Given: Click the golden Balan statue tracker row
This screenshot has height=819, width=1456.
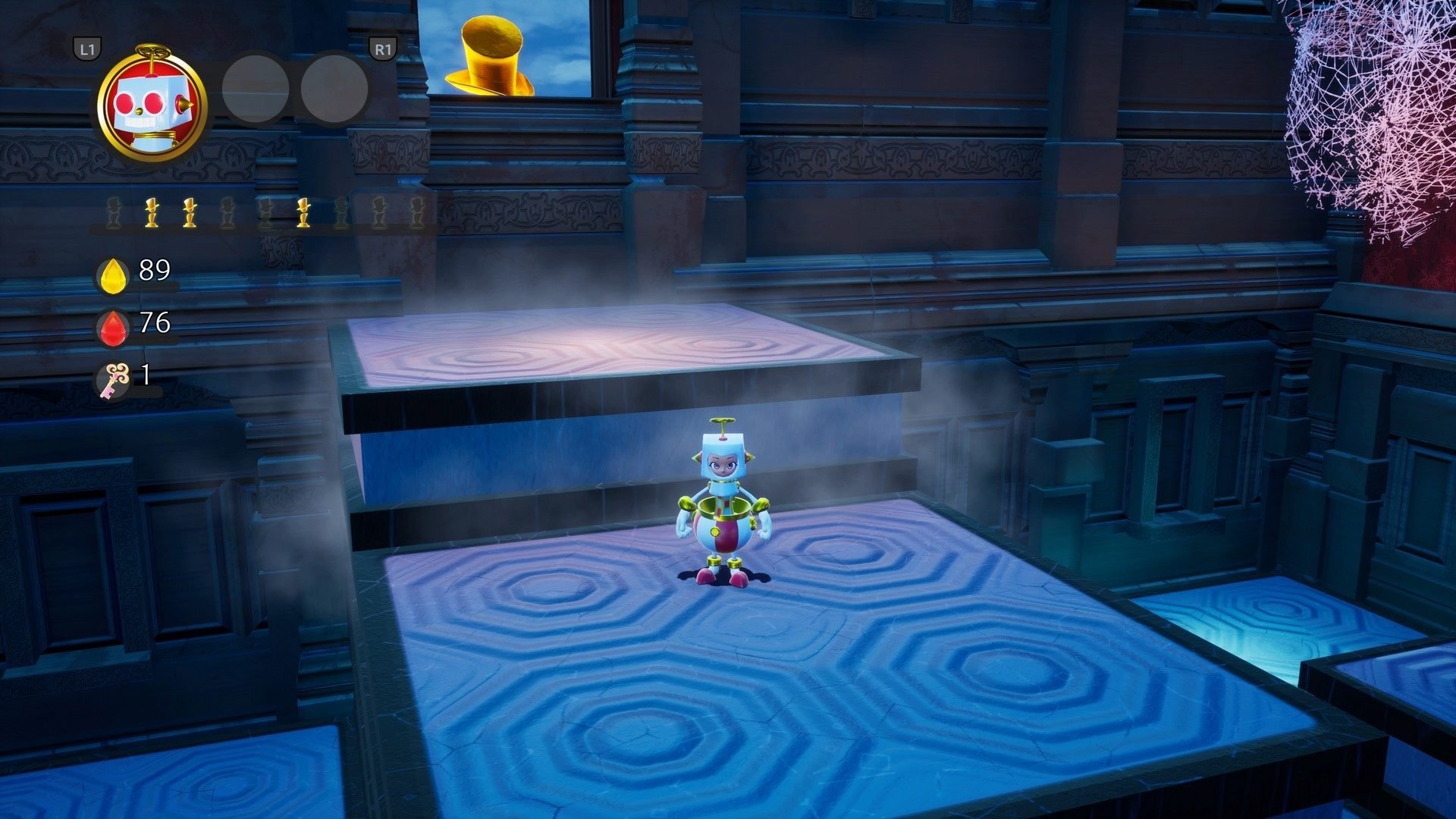Looking at the screenshot, I should pyautogui.click(x=264, y=213).
